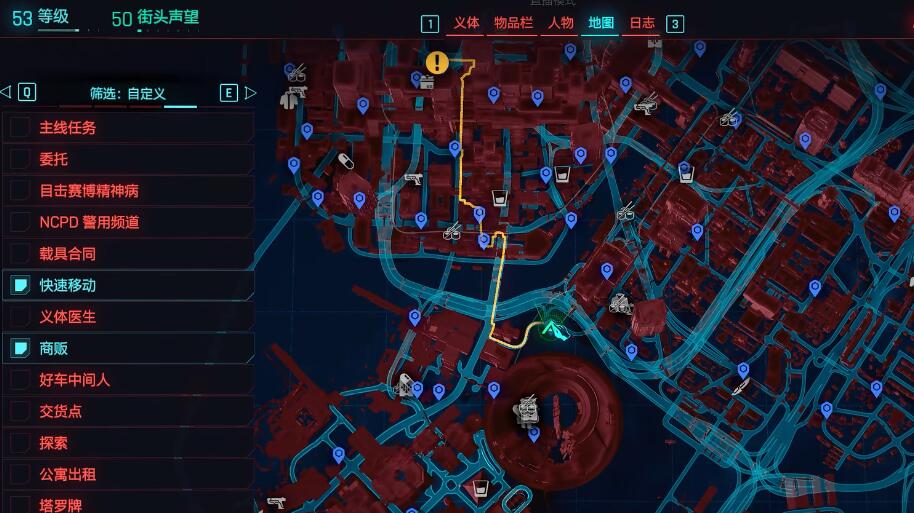This screenshot has height=513, width=914.
Task: Disable the 快速移动 filter
Action: (20, 286)
